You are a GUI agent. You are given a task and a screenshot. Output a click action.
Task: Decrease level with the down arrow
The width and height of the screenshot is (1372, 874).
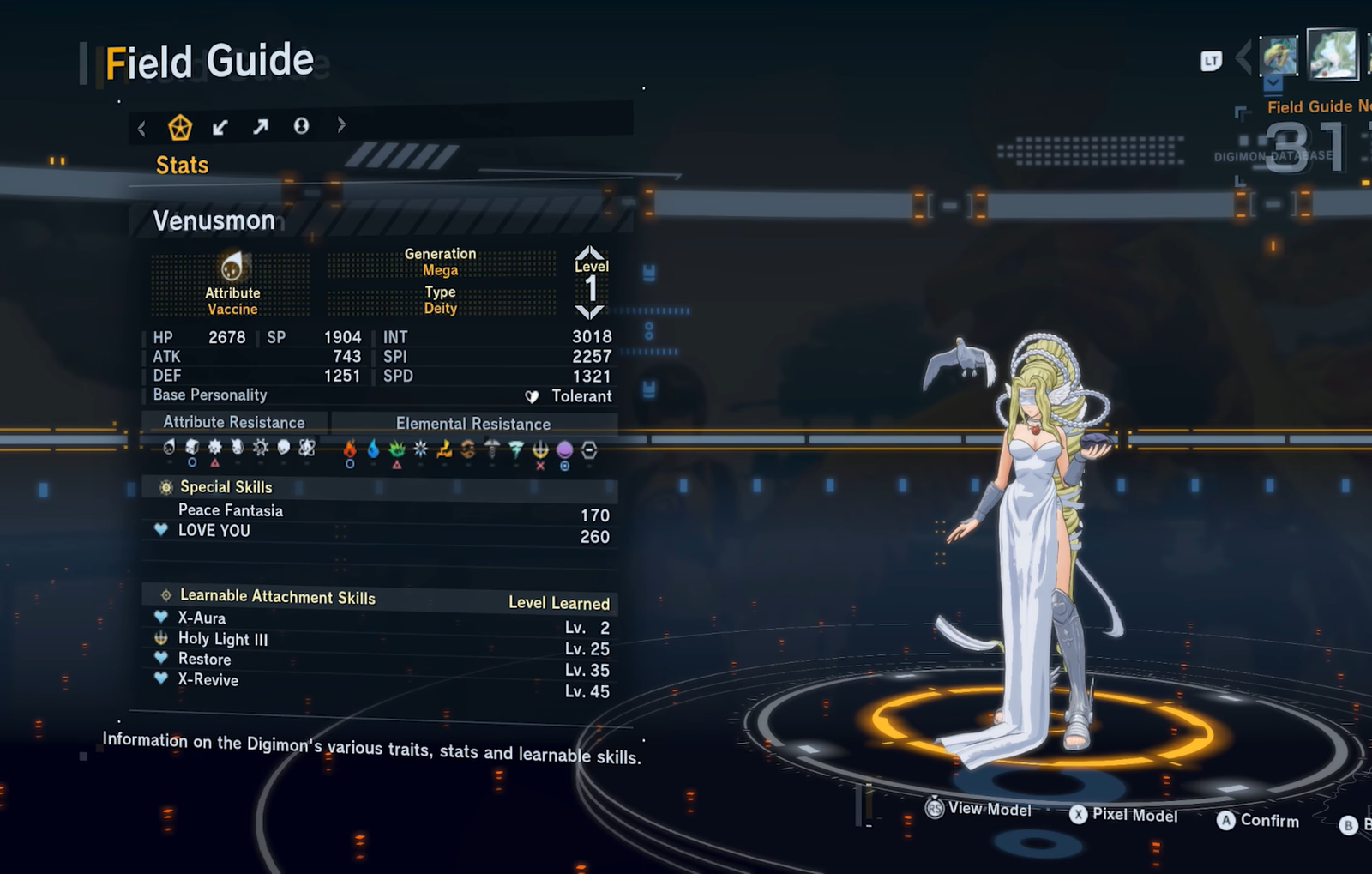pos(591,312)
